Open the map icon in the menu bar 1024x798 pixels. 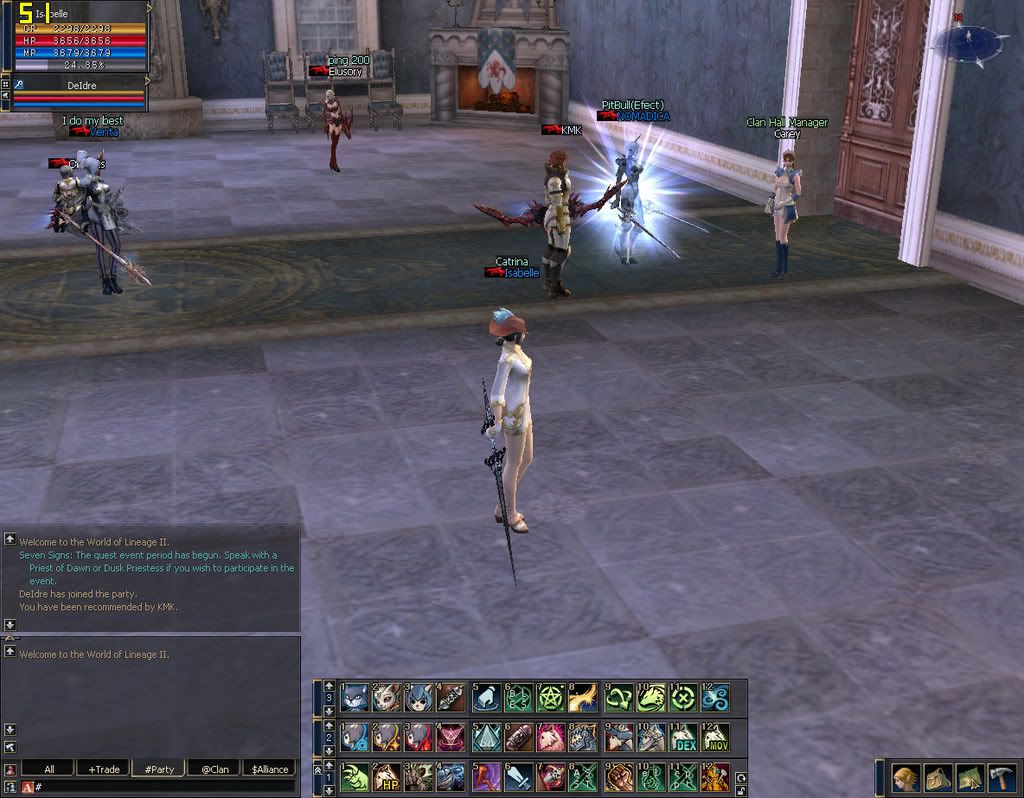click(970, 778)
